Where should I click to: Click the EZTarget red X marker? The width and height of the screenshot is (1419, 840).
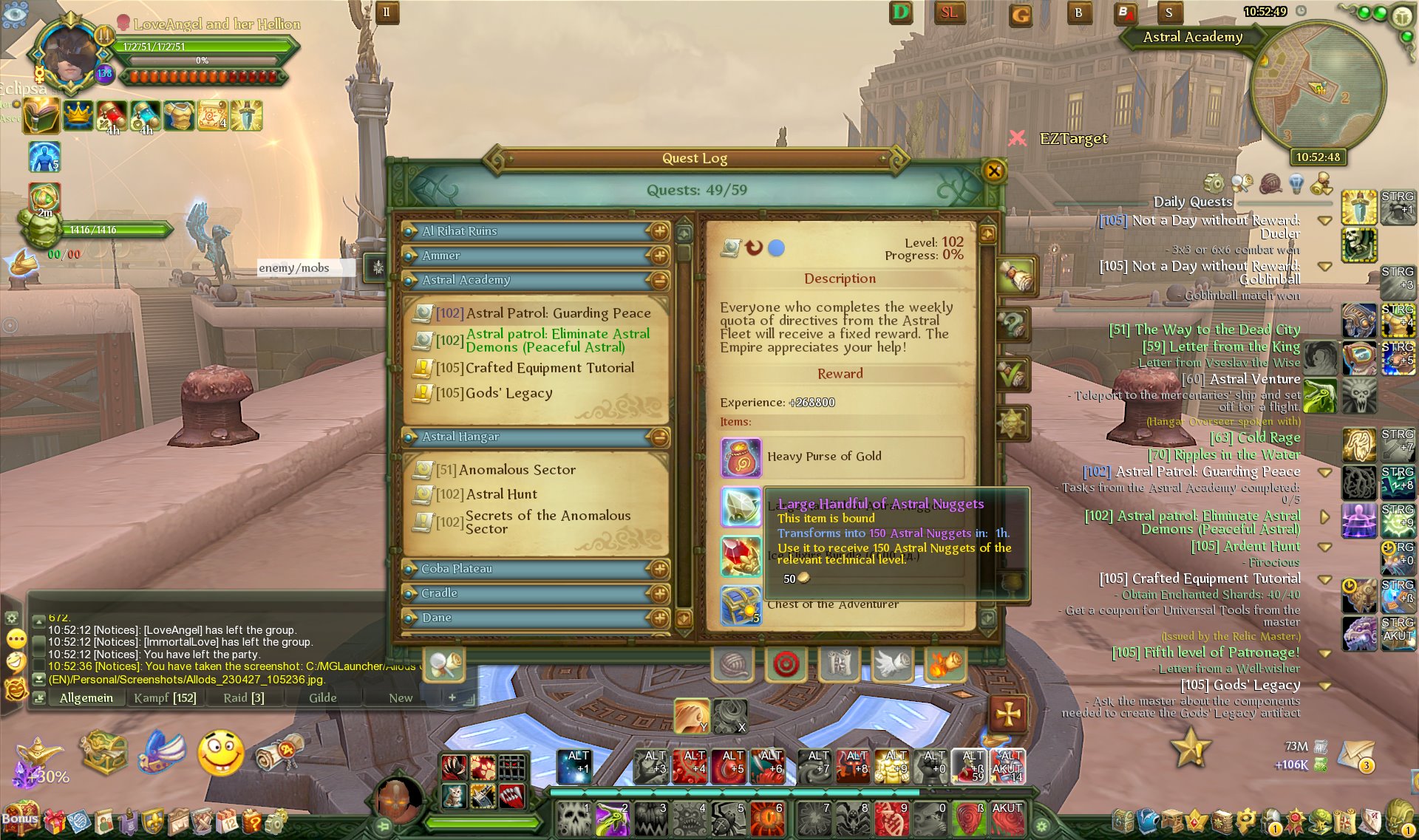(1017, 138)
